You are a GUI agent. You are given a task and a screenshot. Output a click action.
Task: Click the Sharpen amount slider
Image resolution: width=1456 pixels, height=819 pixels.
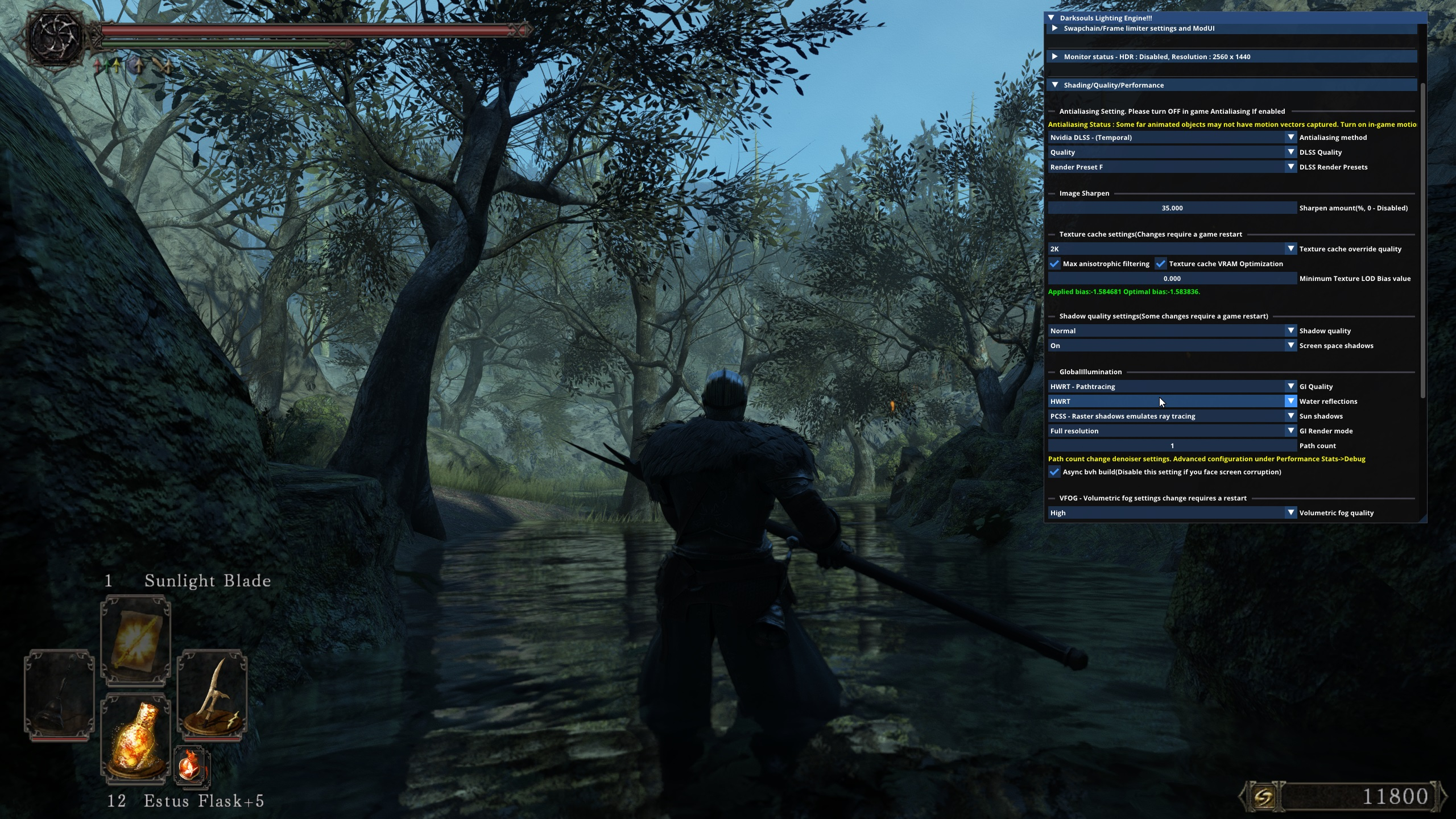(x=1172, y=208)
